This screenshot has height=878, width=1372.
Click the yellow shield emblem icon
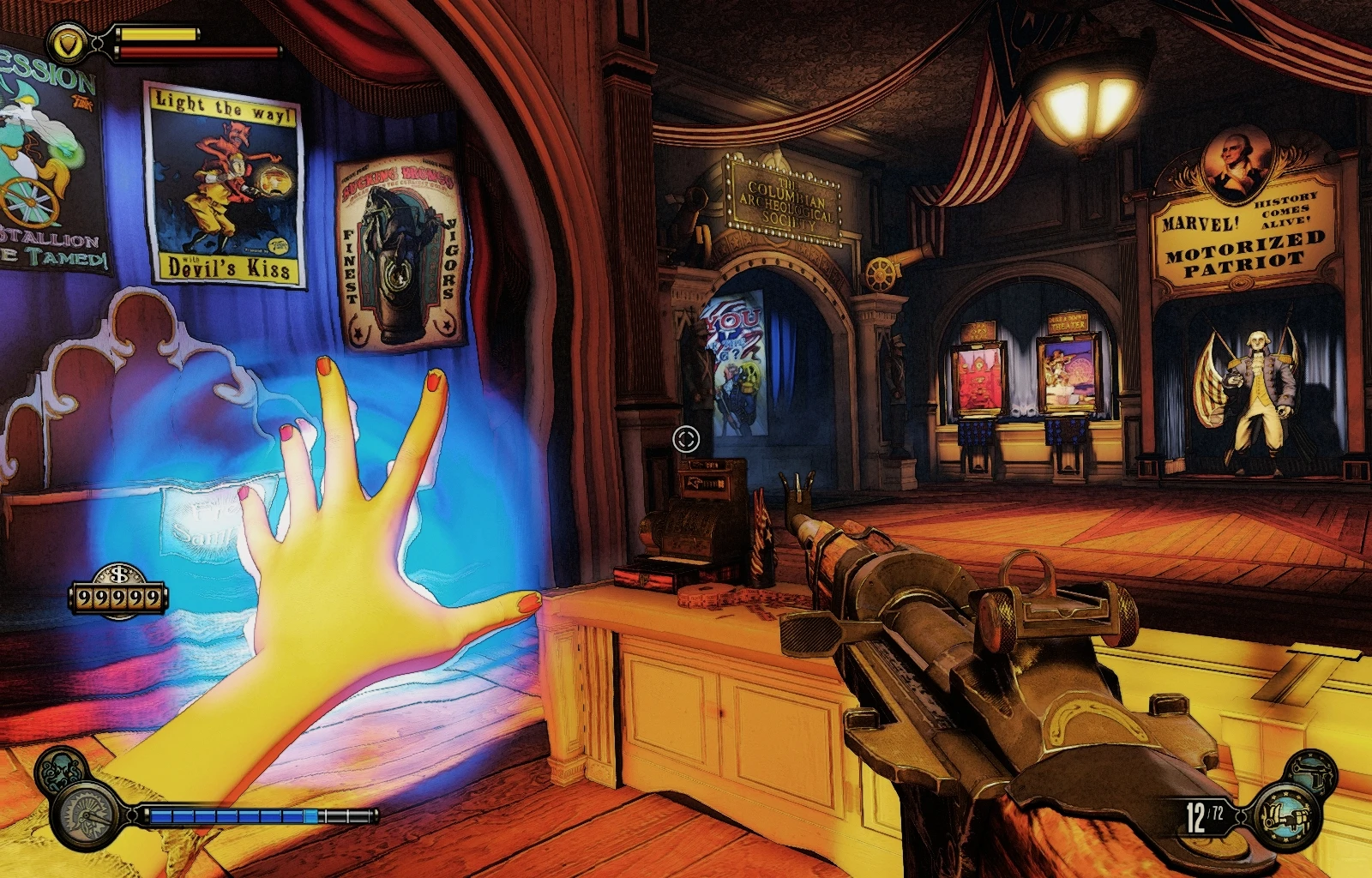[65, 41]
